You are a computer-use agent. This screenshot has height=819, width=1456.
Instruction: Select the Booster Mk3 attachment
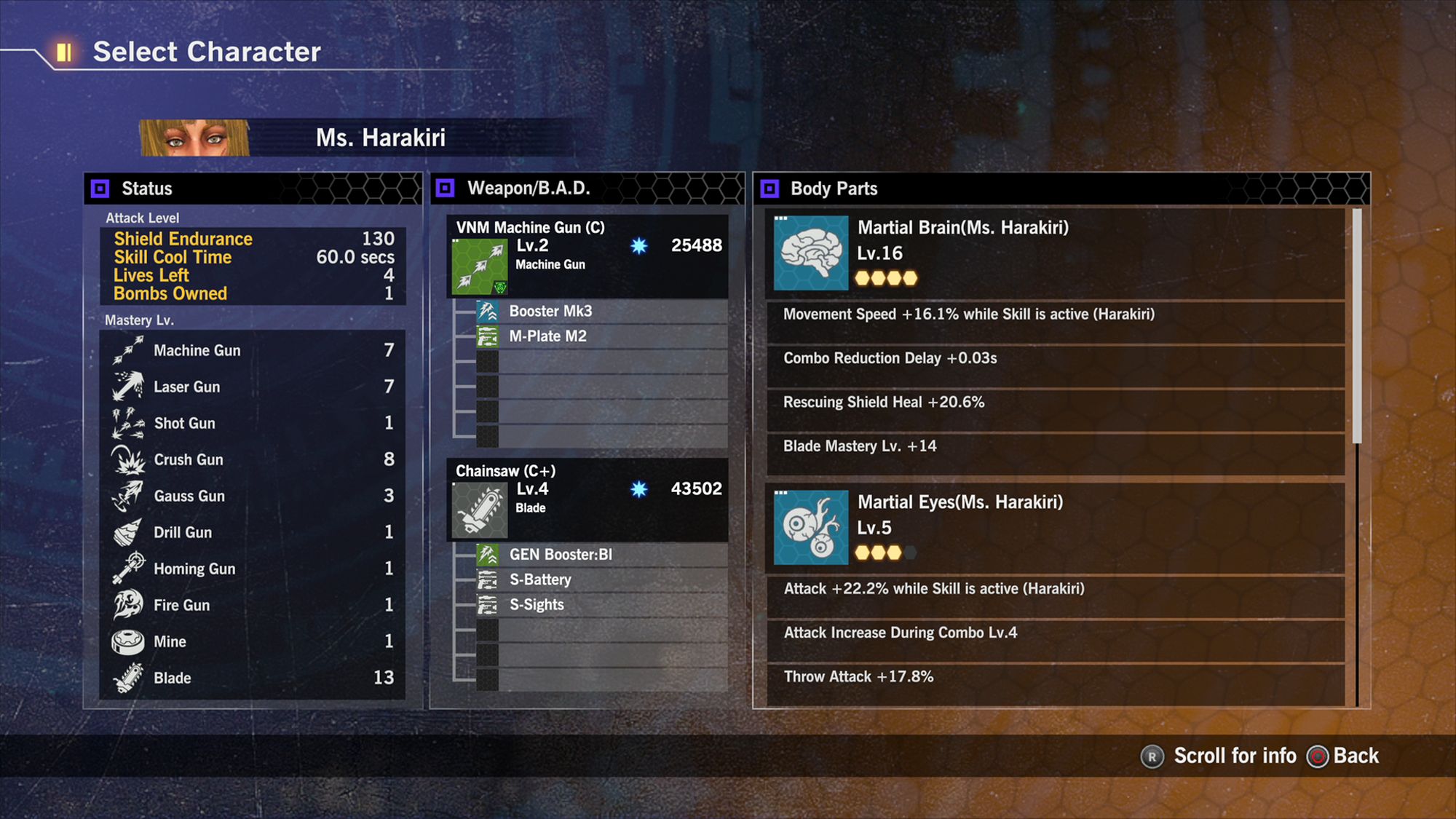pos(550,312)
